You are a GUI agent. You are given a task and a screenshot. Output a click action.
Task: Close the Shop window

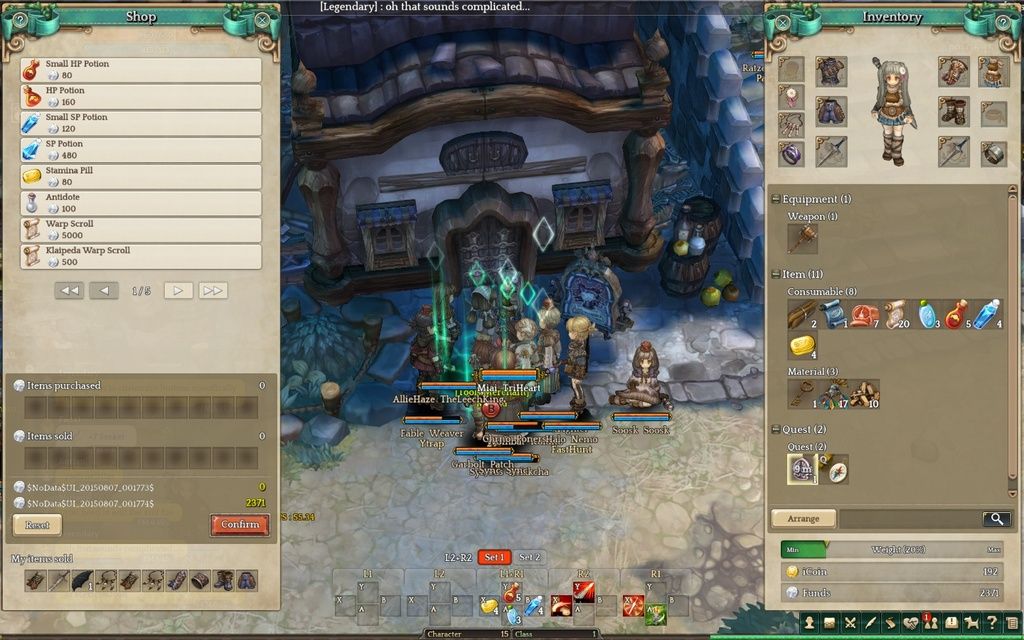coord(262,19)
